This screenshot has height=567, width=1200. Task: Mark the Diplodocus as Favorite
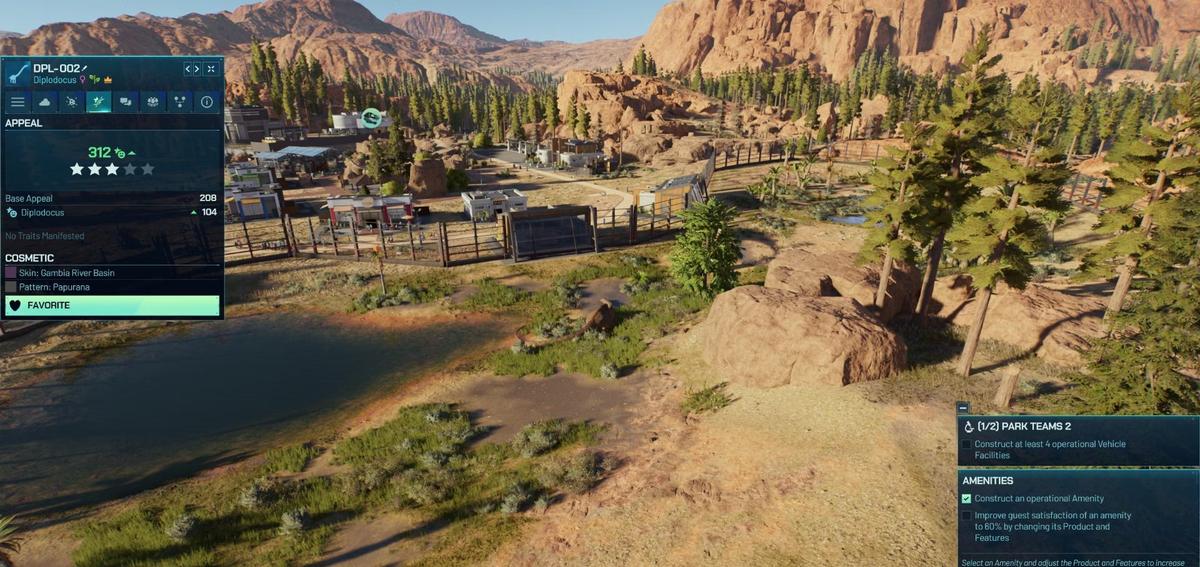tap(112, 305)
